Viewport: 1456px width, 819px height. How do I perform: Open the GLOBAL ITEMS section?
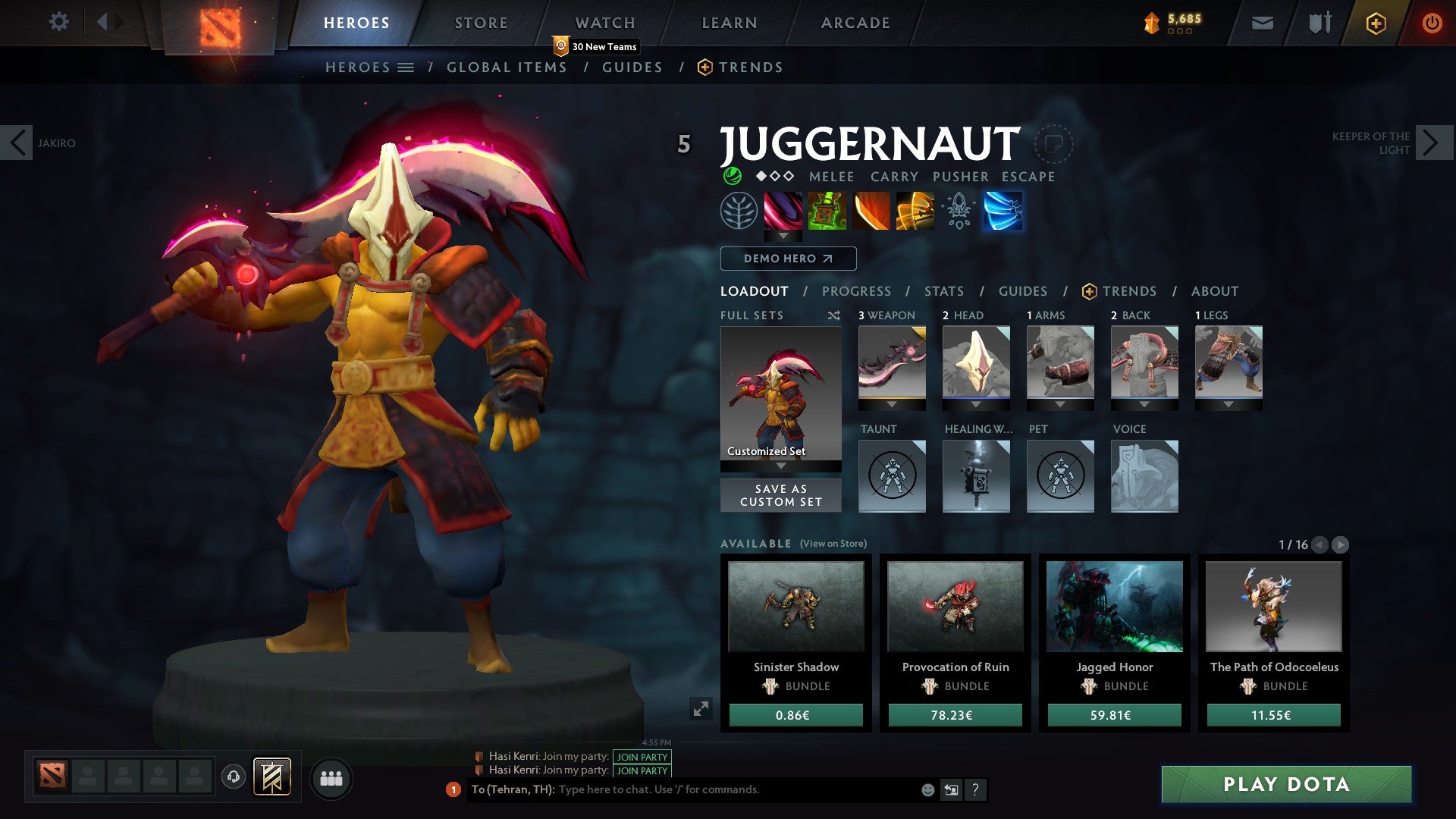[507, 67]
